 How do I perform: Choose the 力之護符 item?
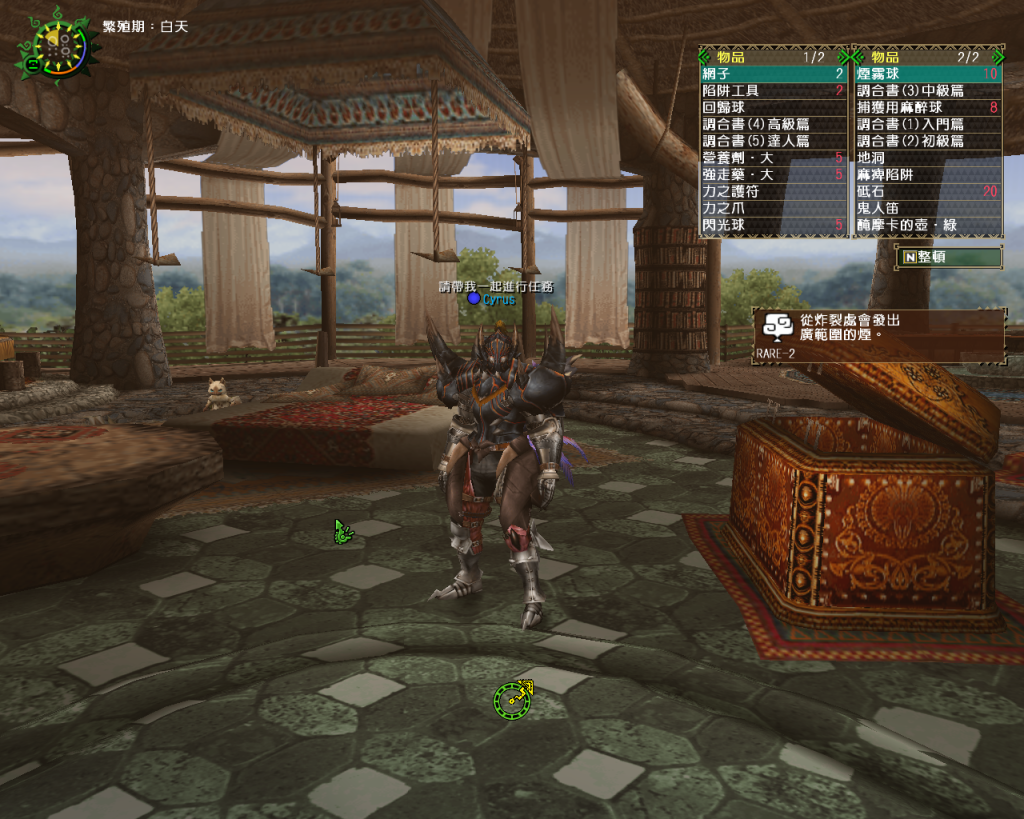pyautogui.click(x=773, y=192)
